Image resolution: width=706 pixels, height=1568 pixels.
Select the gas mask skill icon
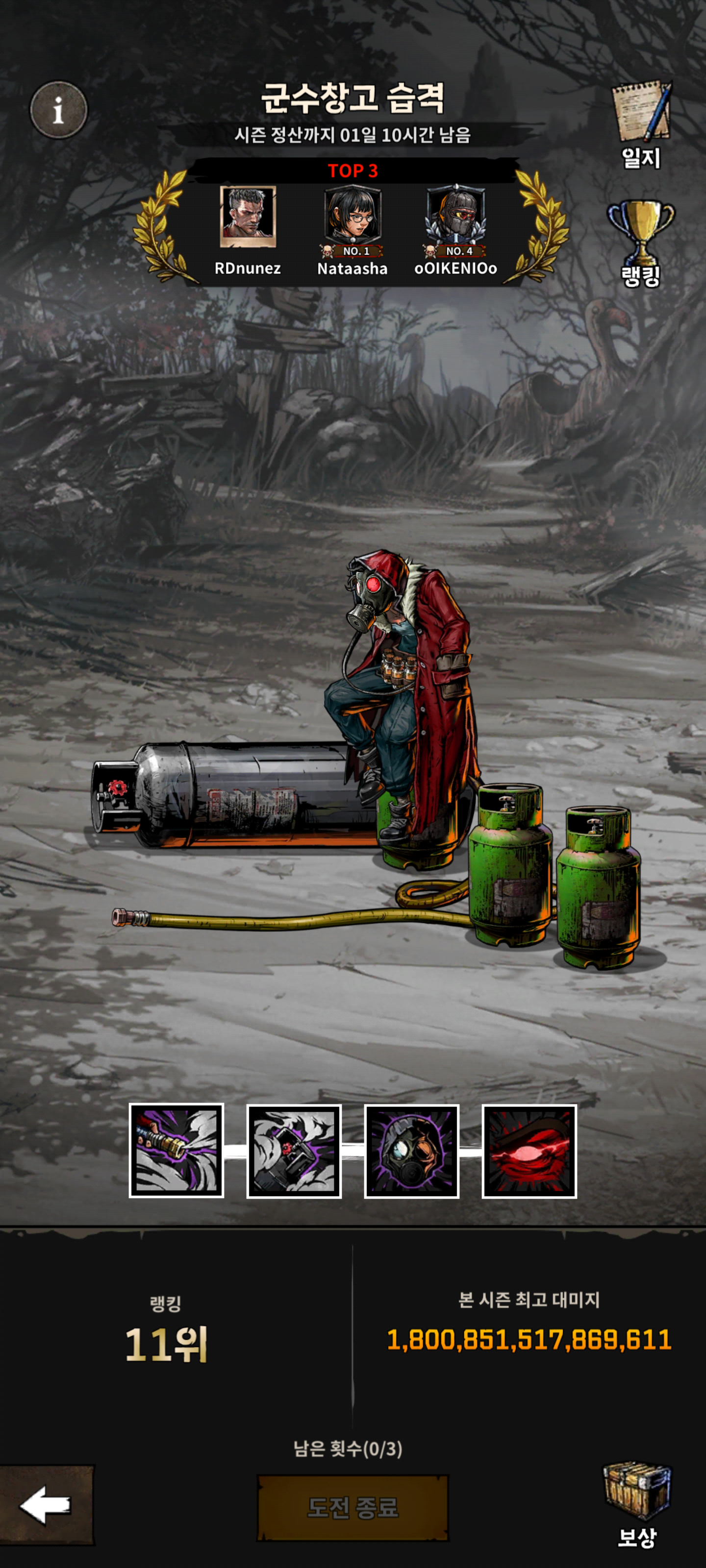point(411,1151)
